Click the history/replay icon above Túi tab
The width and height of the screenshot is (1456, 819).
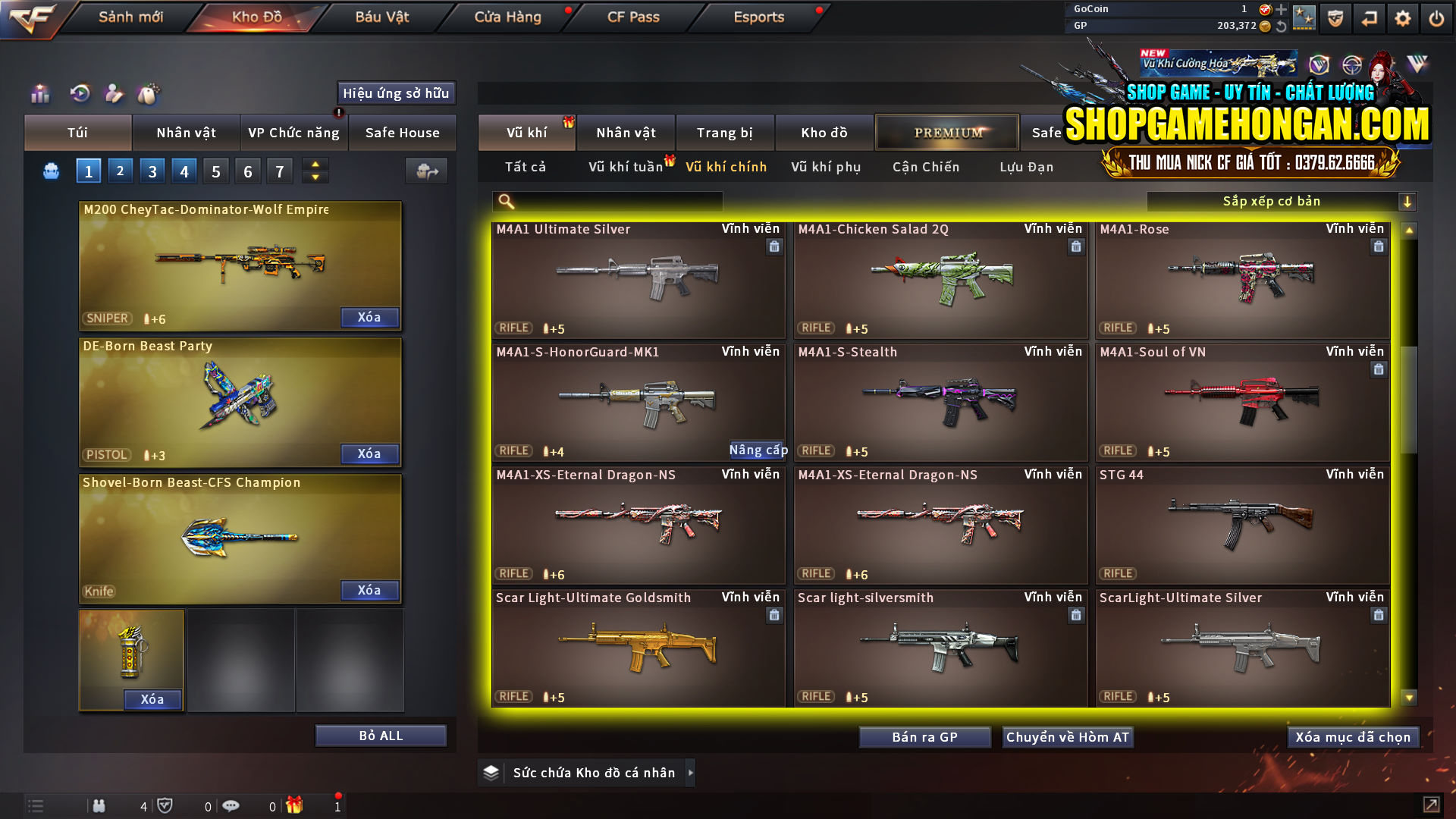tap(80, 93)
